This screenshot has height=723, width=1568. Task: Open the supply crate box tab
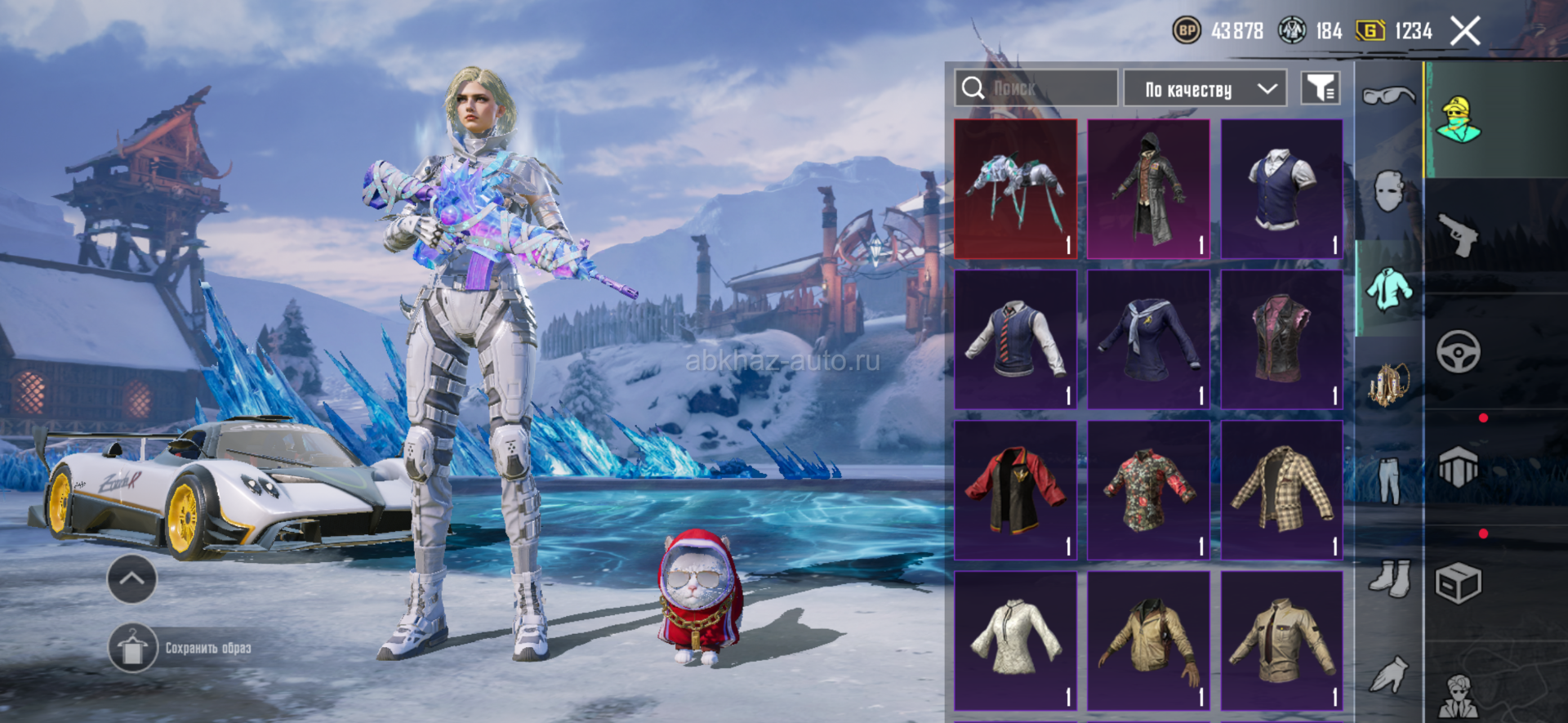pyautogui.click(x=1459, y=583)
